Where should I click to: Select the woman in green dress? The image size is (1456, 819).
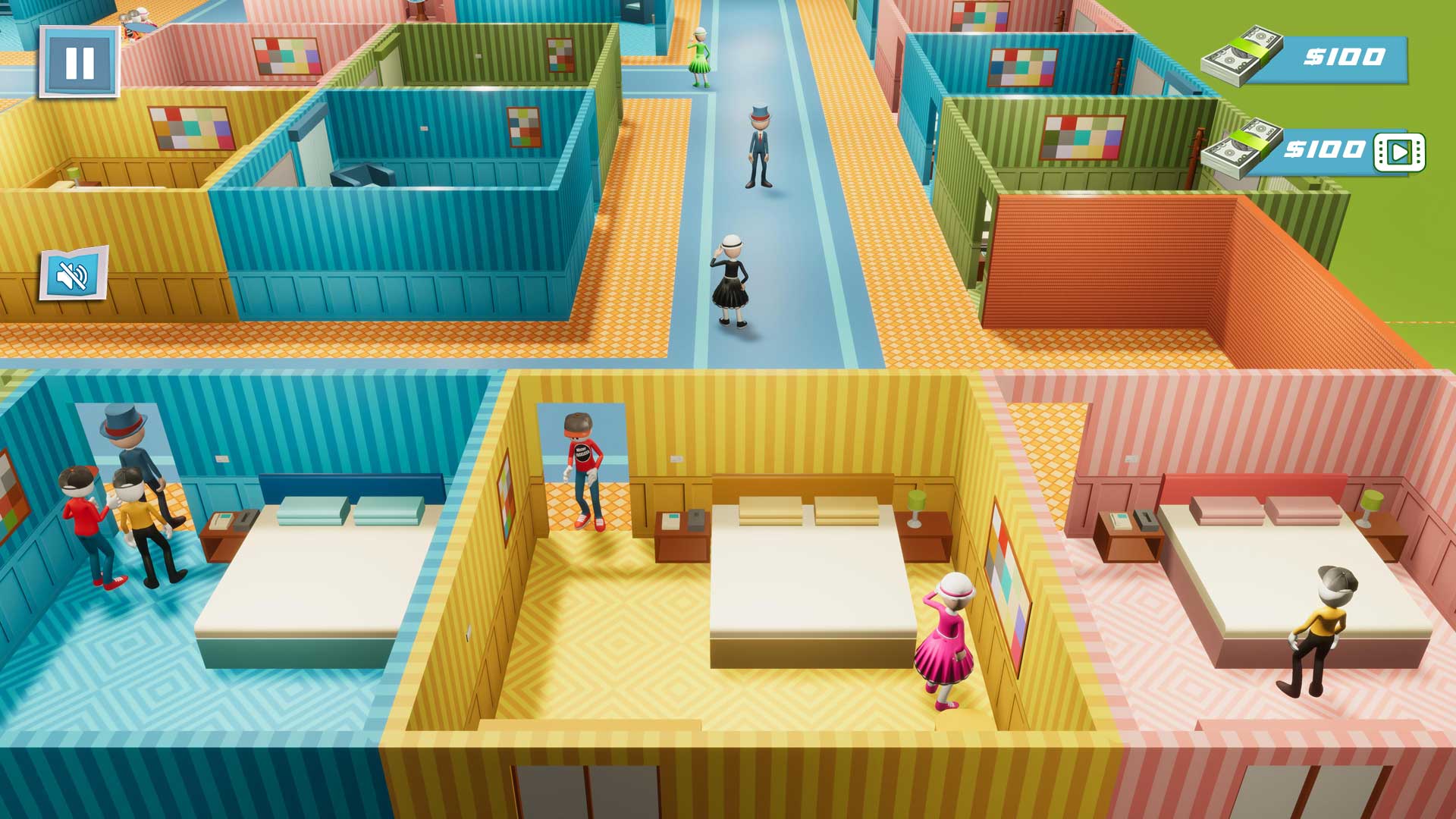[x=698, y=61]
